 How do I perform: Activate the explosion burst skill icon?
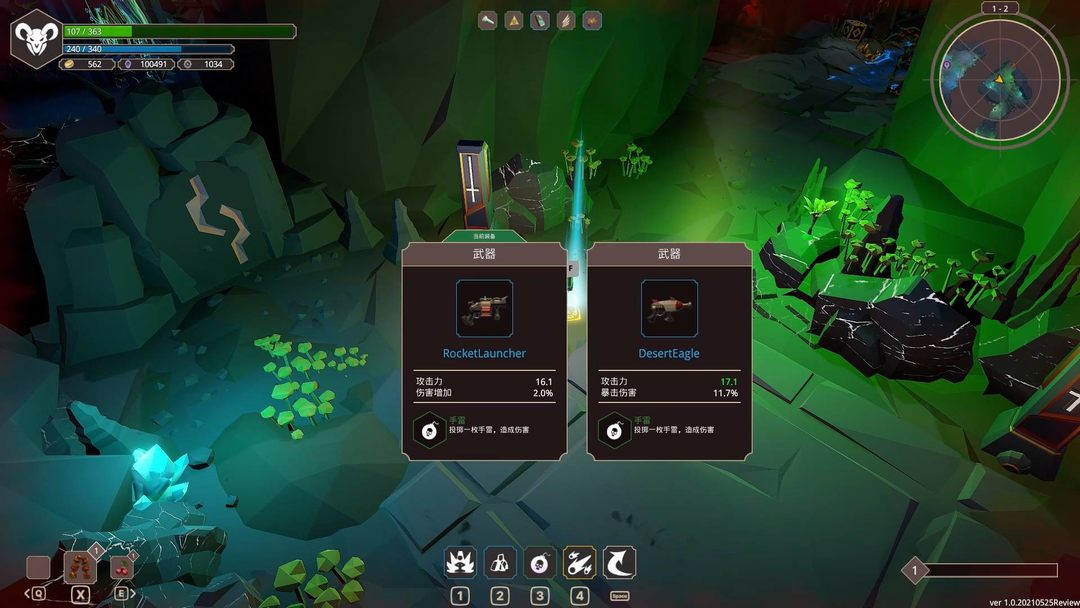[x=460, y=563]
